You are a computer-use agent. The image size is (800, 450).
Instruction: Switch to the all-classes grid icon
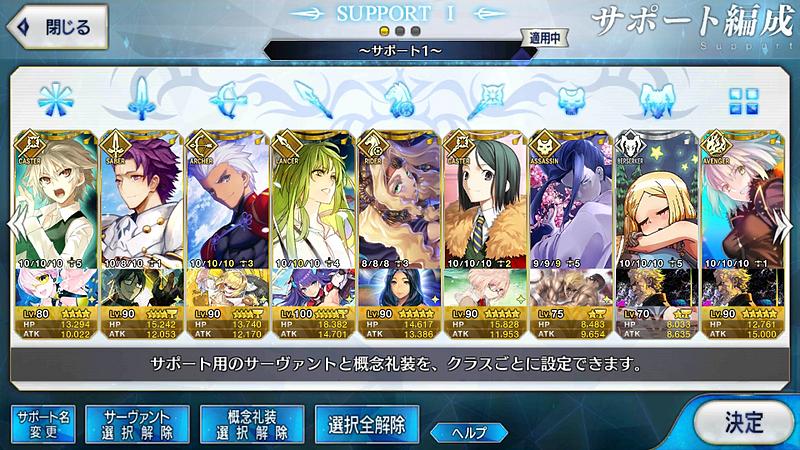click(x=743, y=100)
